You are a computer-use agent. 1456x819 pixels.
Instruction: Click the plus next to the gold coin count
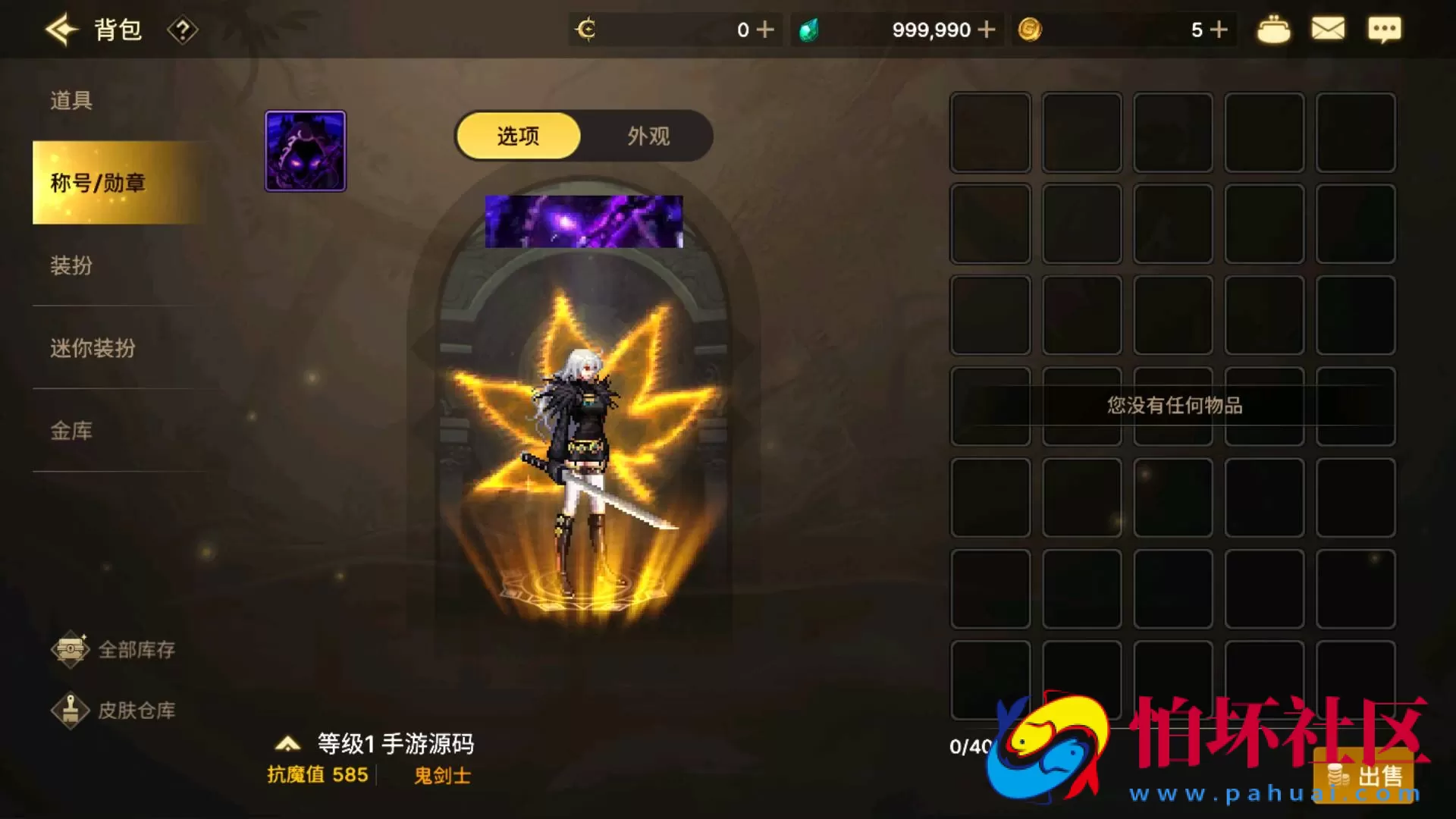(1219, 29)
